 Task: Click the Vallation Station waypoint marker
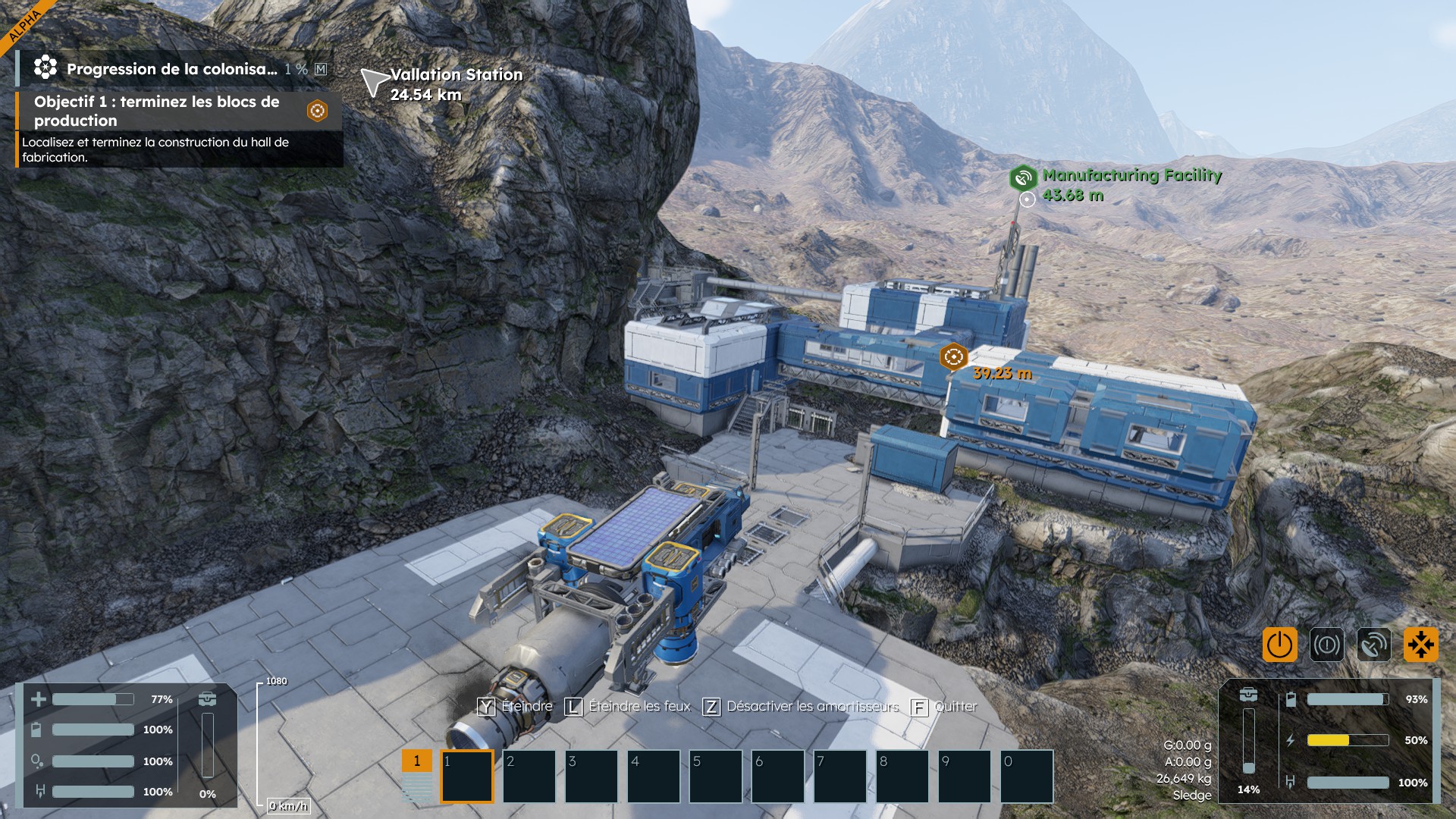coord(374,82)
